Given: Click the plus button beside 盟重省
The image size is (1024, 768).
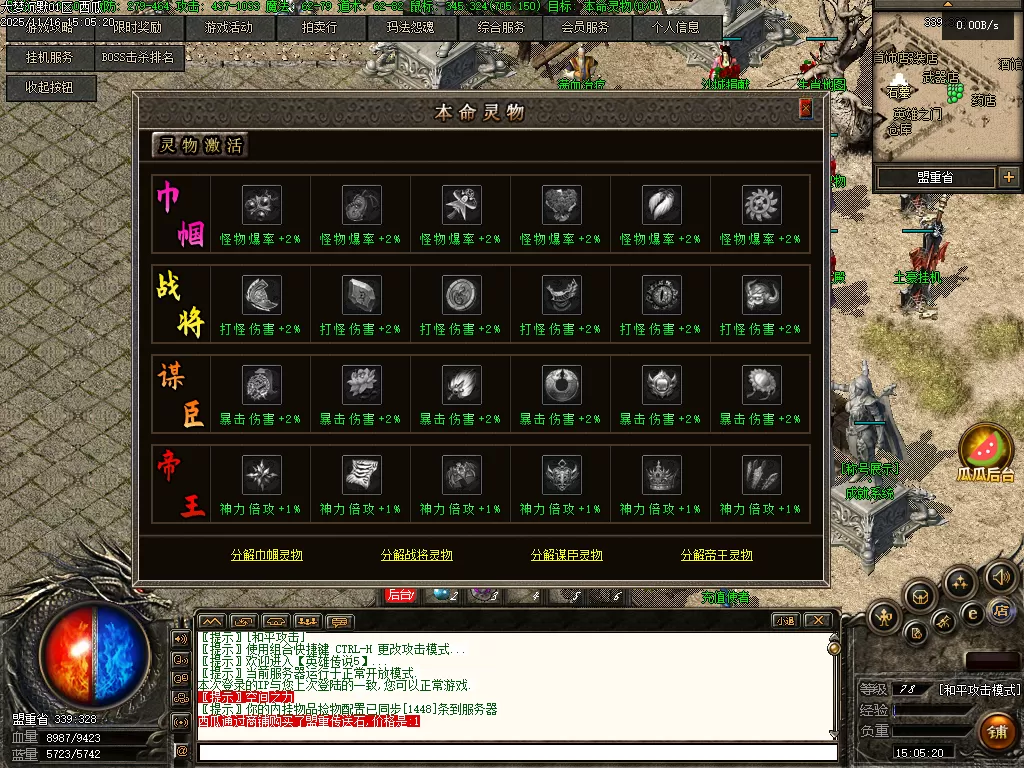Looking at the screenshot, I should tap(1008, 178).
